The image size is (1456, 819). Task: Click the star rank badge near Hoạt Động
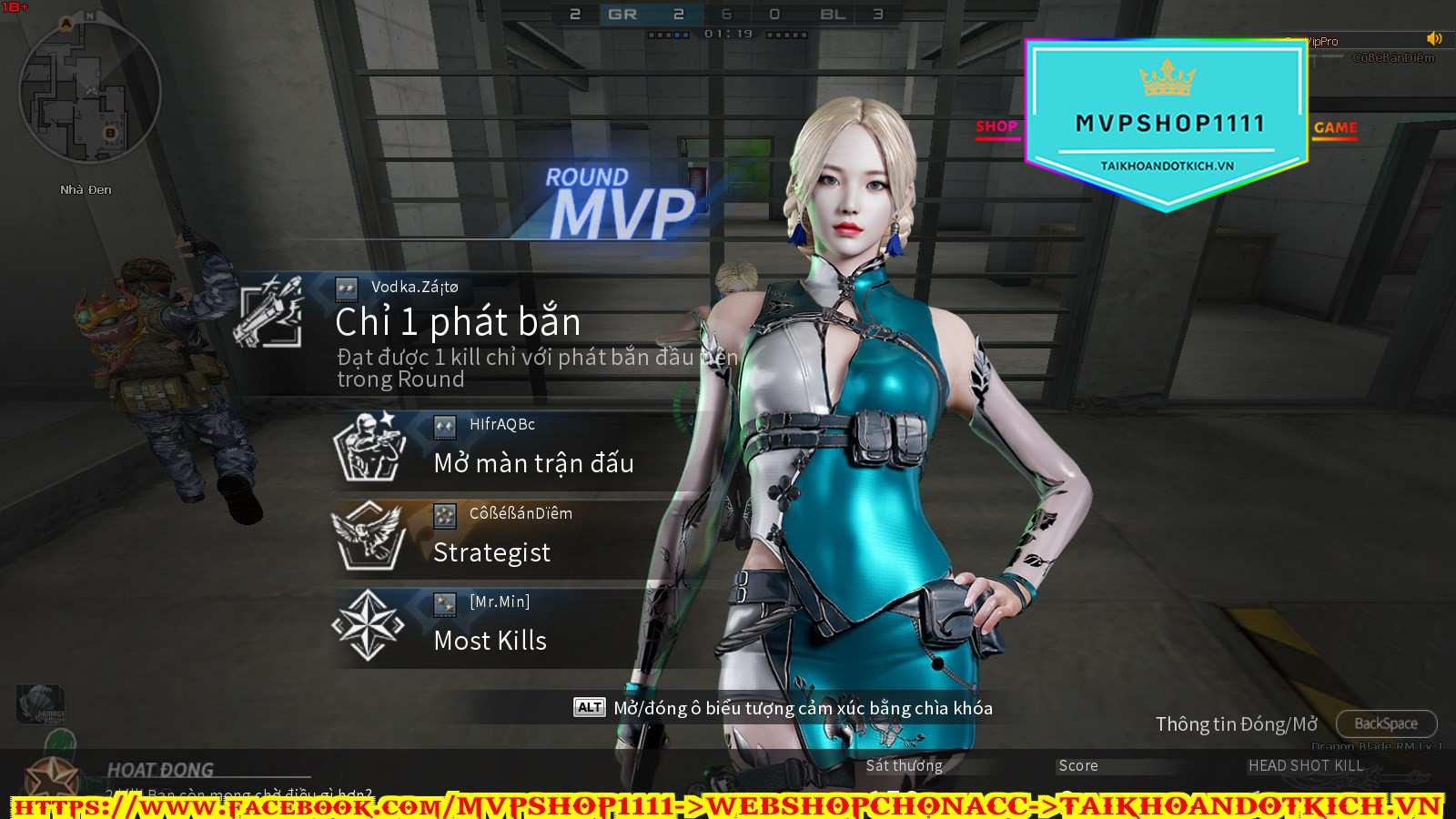tap(52, 776)
